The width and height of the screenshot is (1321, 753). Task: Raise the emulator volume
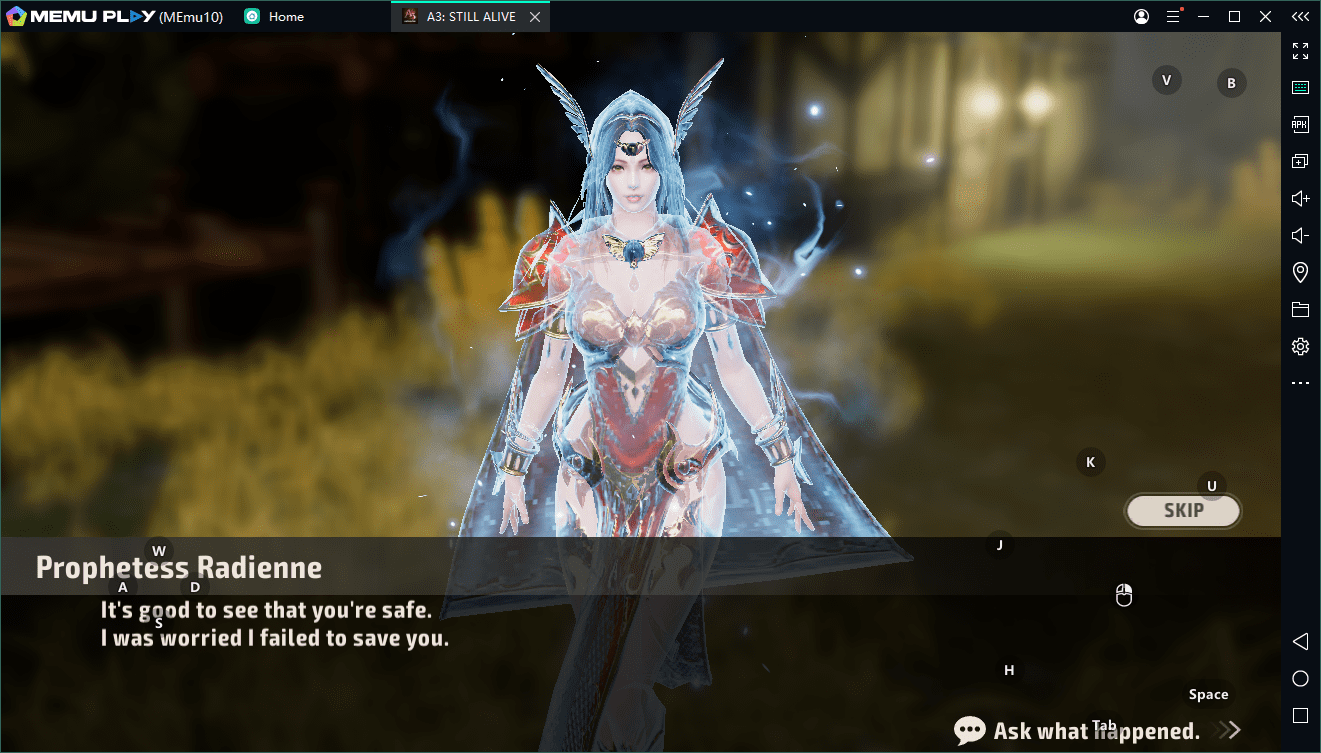coord(1300,199)
